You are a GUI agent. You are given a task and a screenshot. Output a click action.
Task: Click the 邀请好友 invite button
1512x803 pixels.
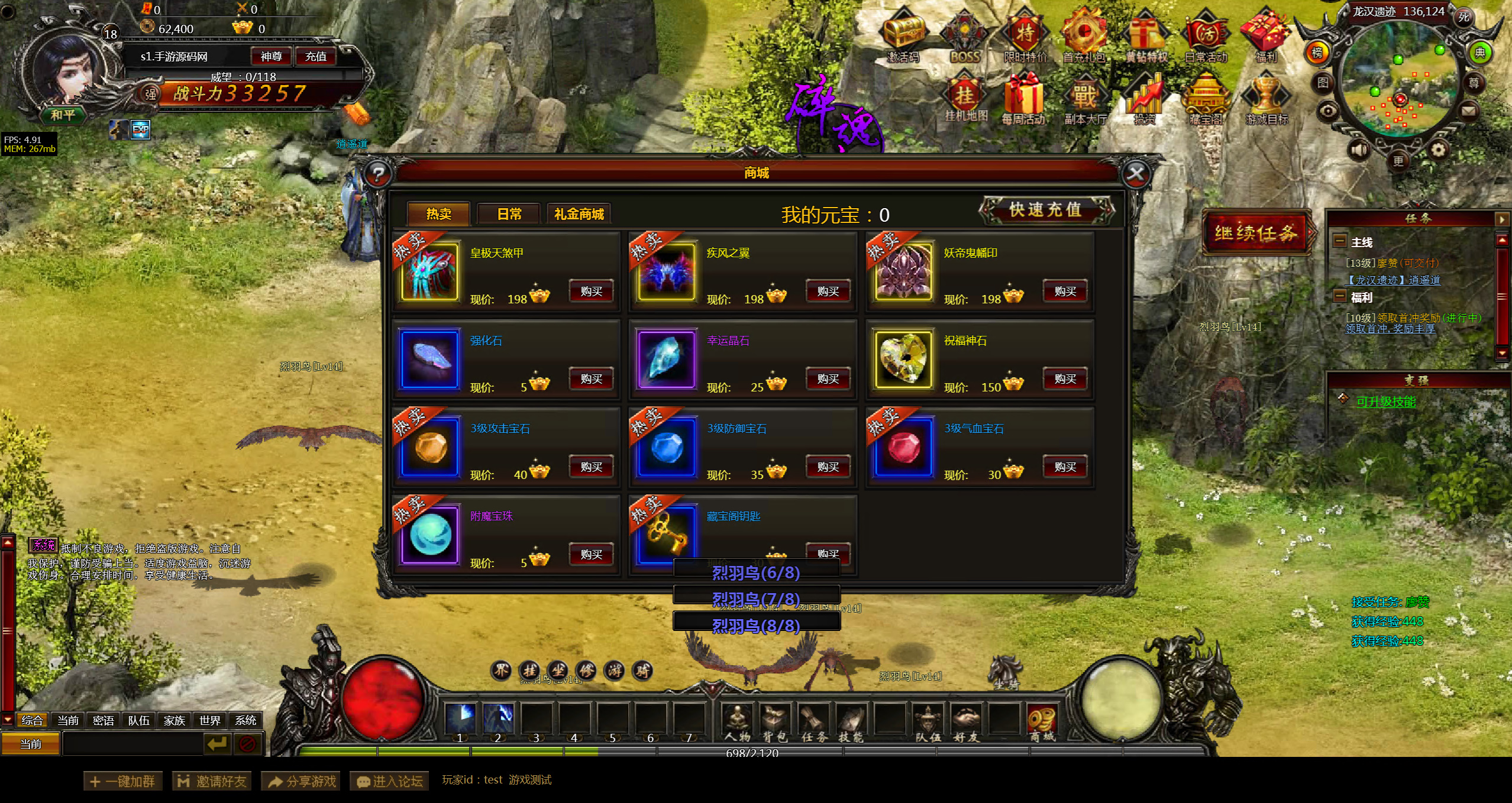pos(212,781)
